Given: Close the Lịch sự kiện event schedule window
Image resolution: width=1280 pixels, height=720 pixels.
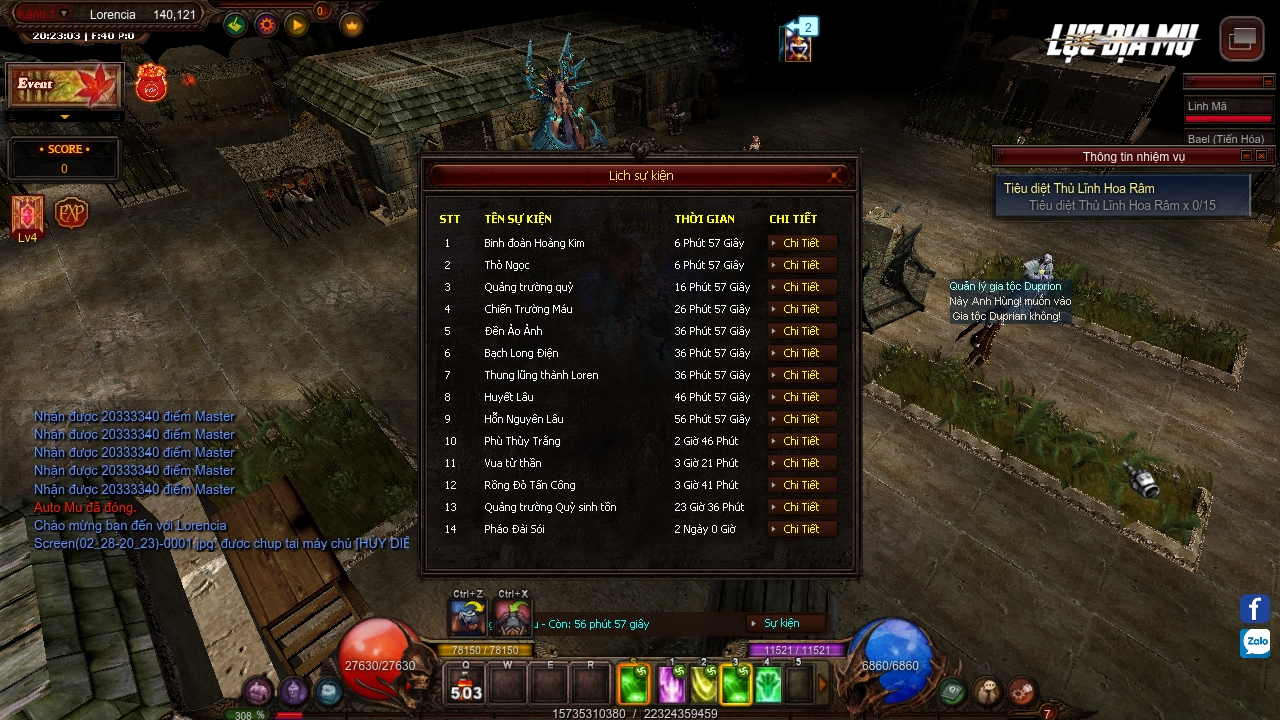Looking at the screenshot, I should click(834, 176).
